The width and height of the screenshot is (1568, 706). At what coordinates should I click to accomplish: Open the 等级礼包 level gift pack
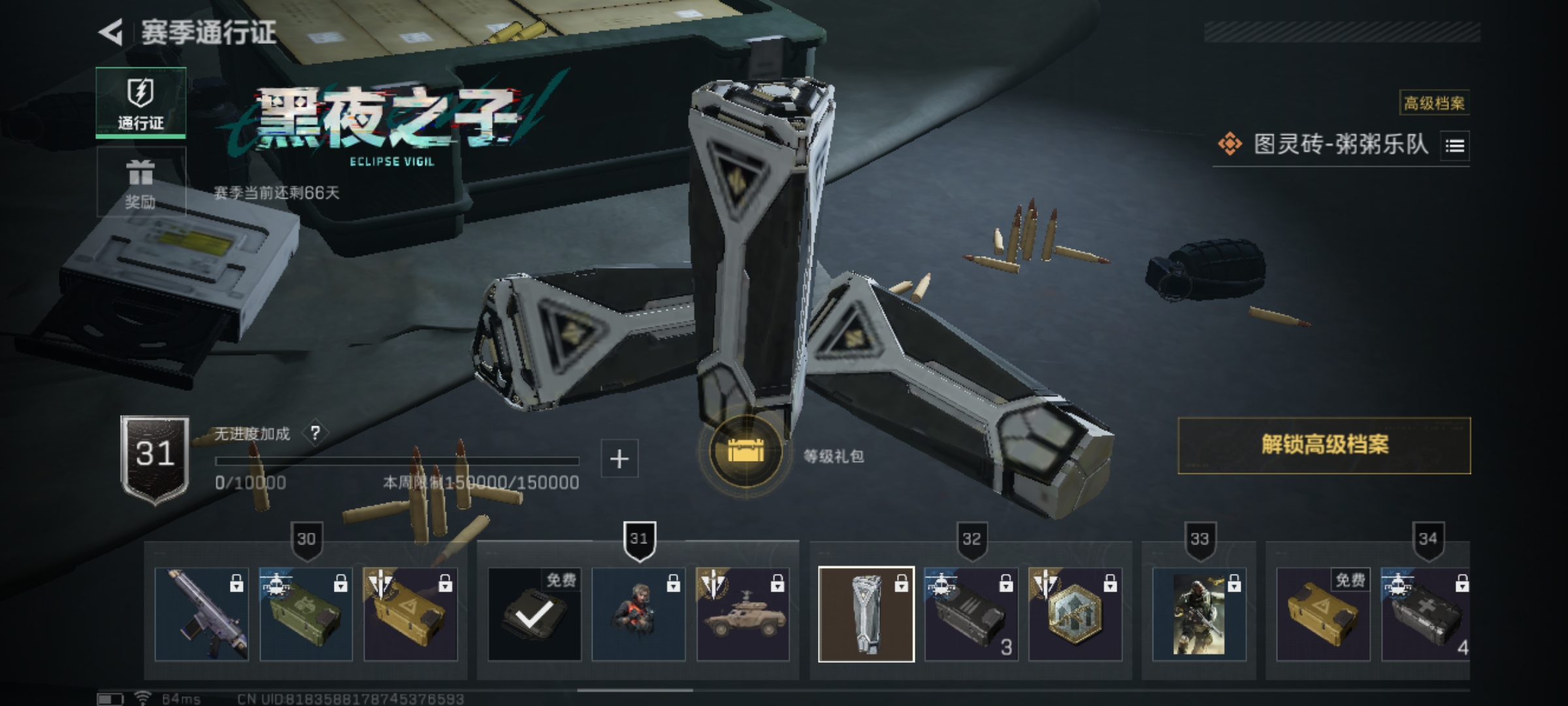[745, 452]
